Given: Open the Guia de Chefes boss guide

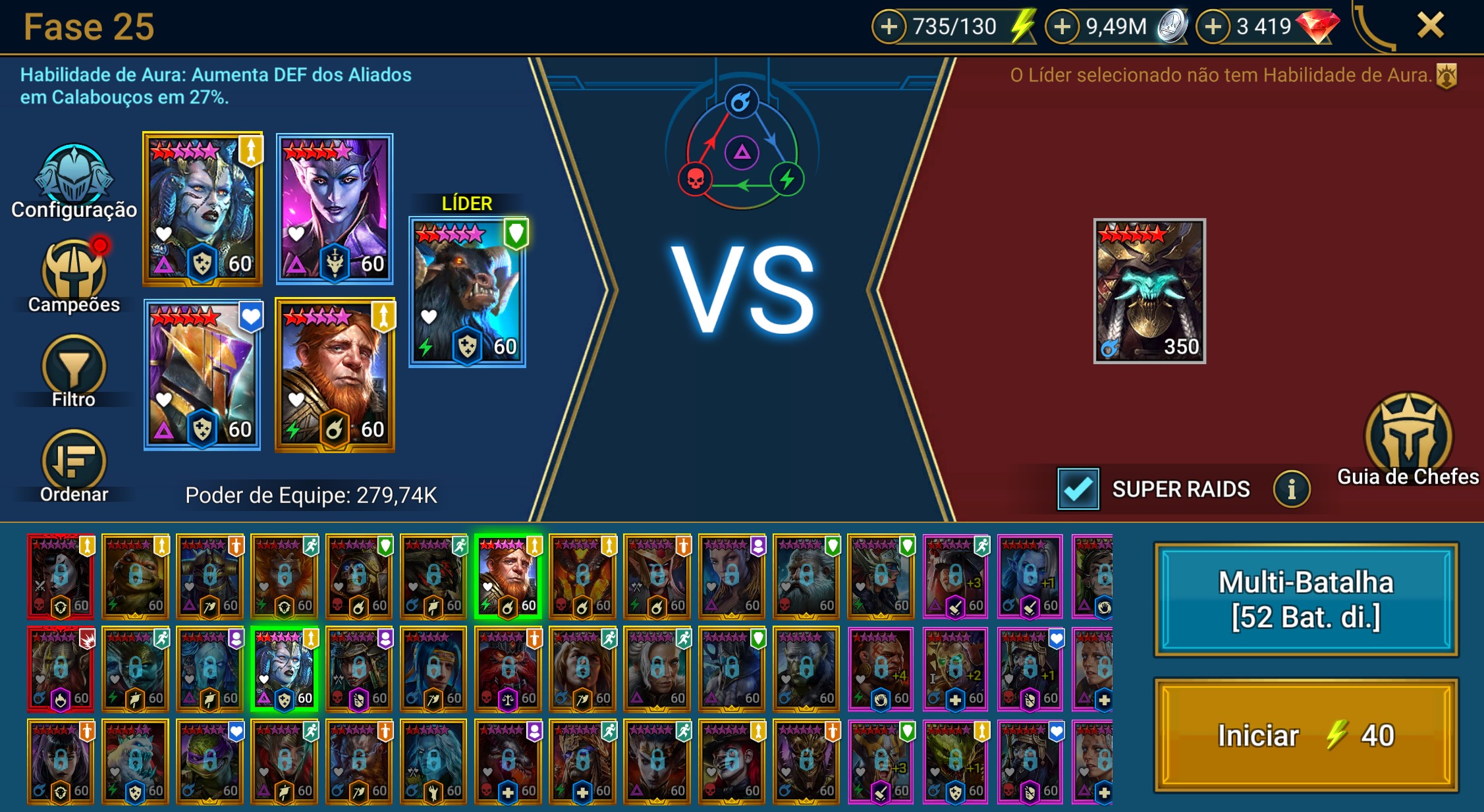Looking at the screenshot, I should click(1408, 439).
